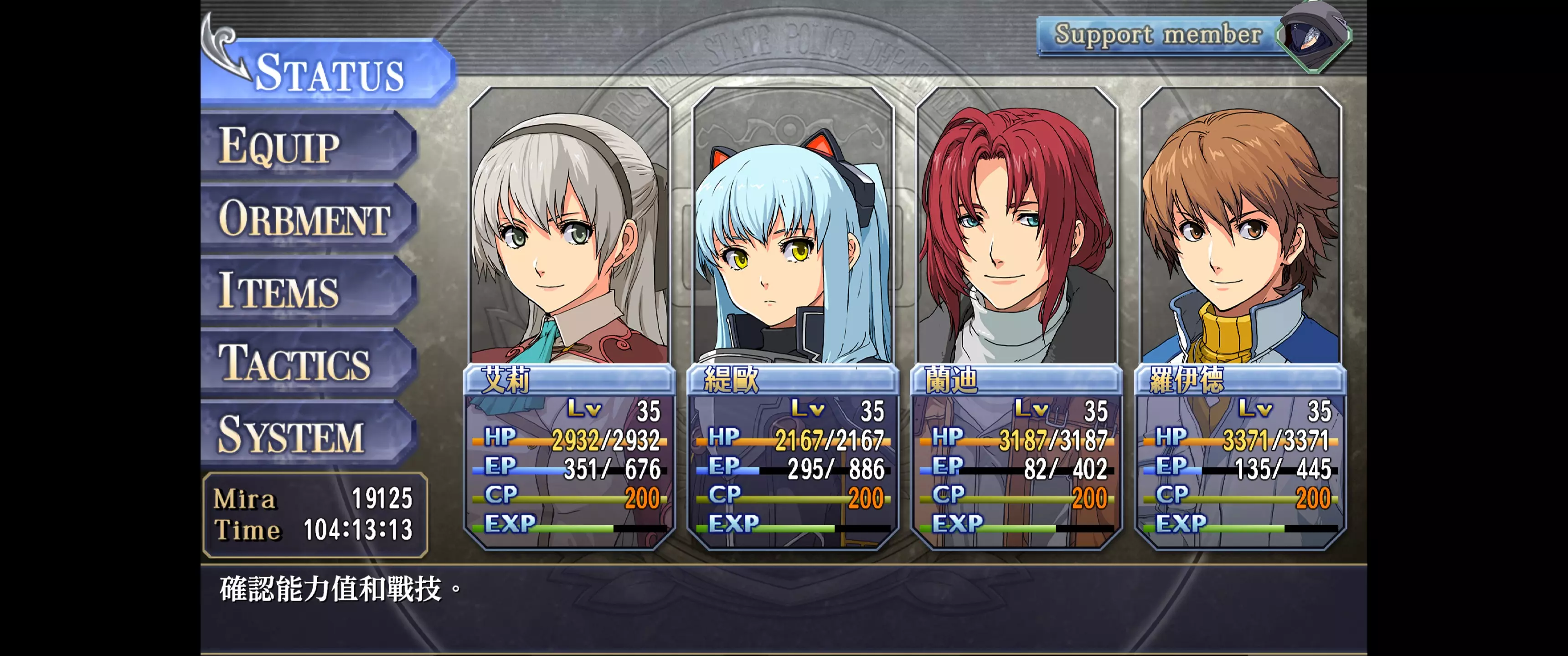This screenshot has height=656, width=1568.
Task: Select the silver-haired character 艾莉 card
Action: pyautogui.click(x=570, y=317)
